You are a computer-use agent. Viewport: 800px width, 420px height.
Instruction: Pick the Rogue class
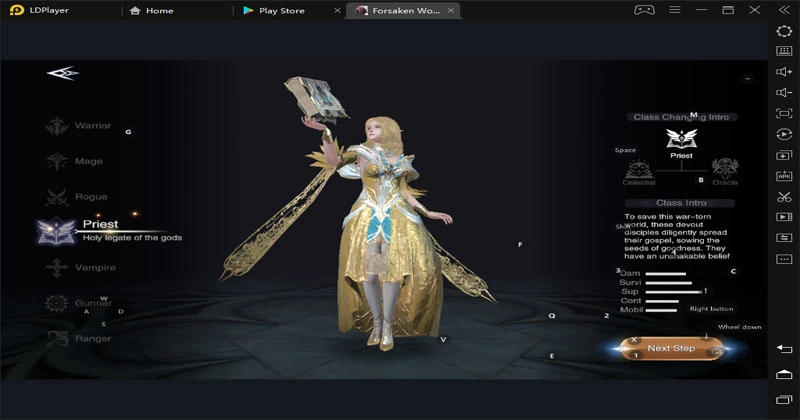78,196
